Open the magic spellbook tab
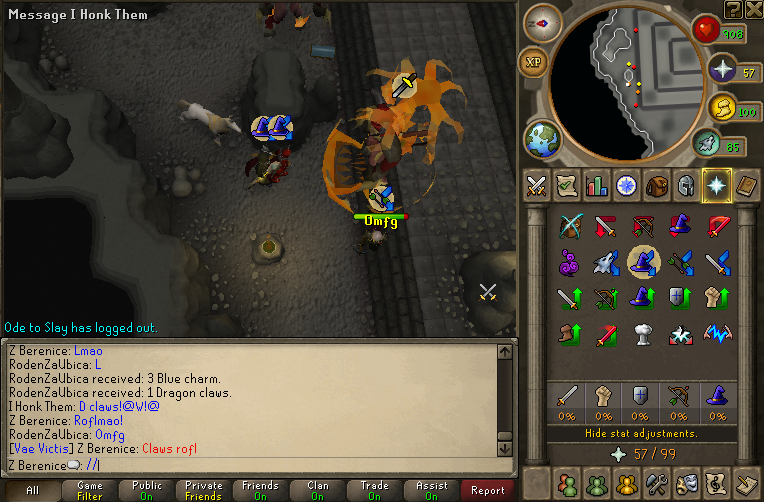 coord(745,185)
